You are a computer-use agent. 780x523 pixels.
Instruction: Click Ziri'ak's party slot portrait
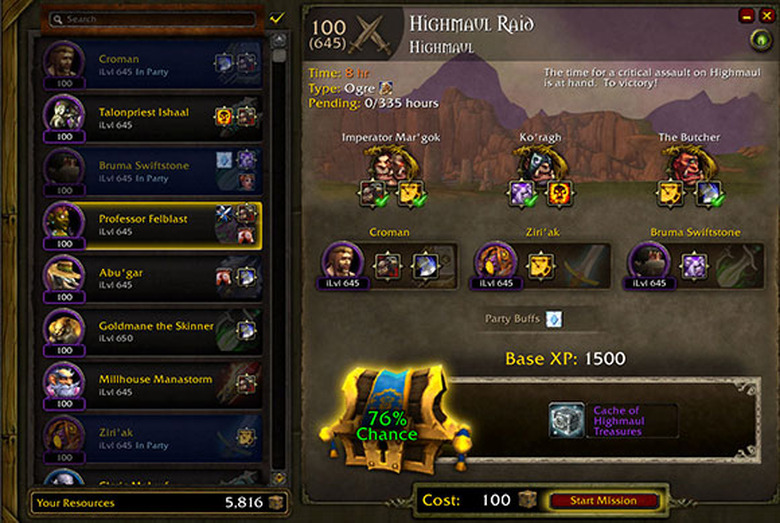[x=495, y=263]
